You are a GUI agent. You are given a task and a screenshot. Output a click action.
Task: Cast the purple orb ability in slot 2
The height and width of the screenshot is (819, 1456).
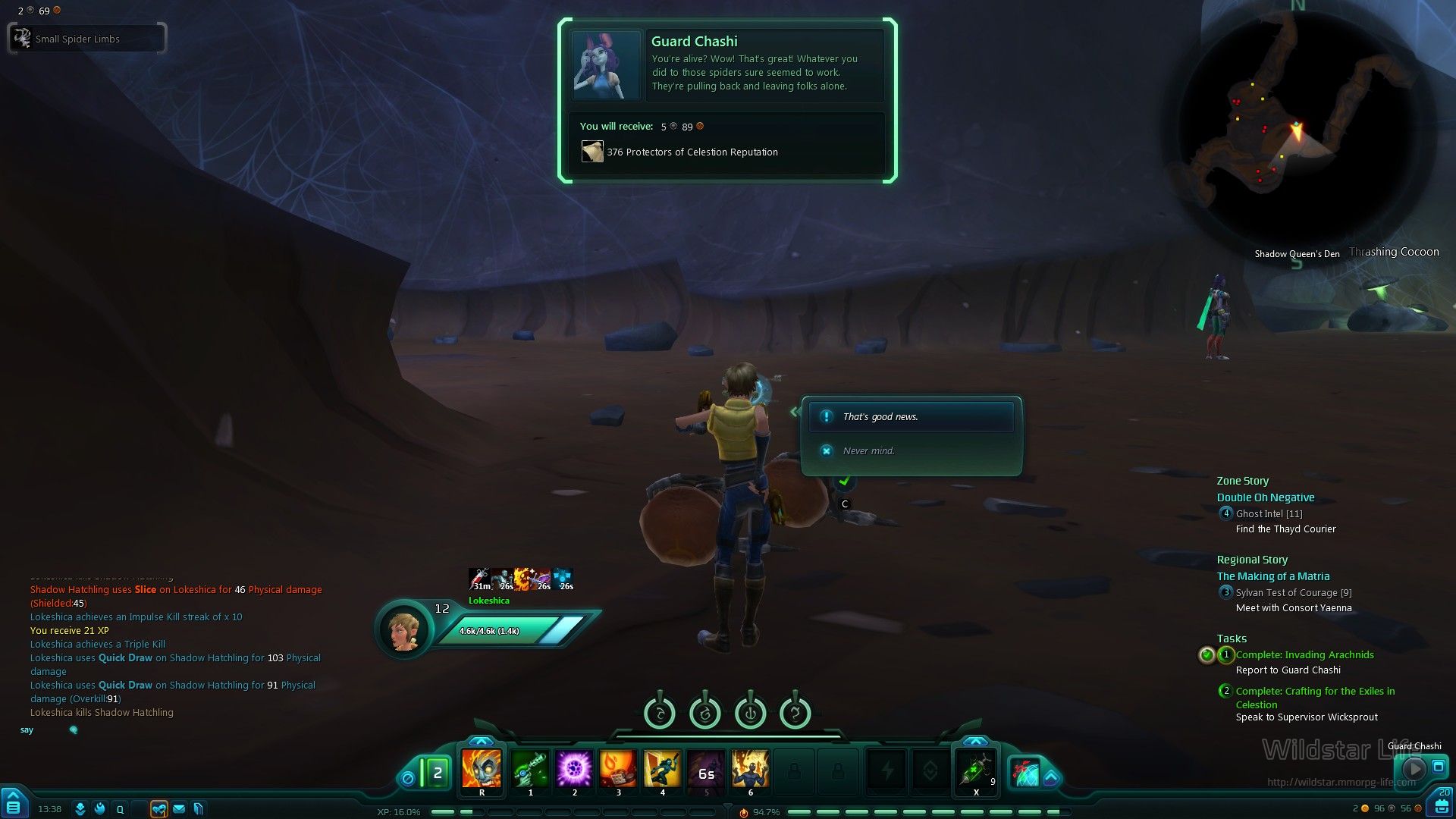coord(574,769)
